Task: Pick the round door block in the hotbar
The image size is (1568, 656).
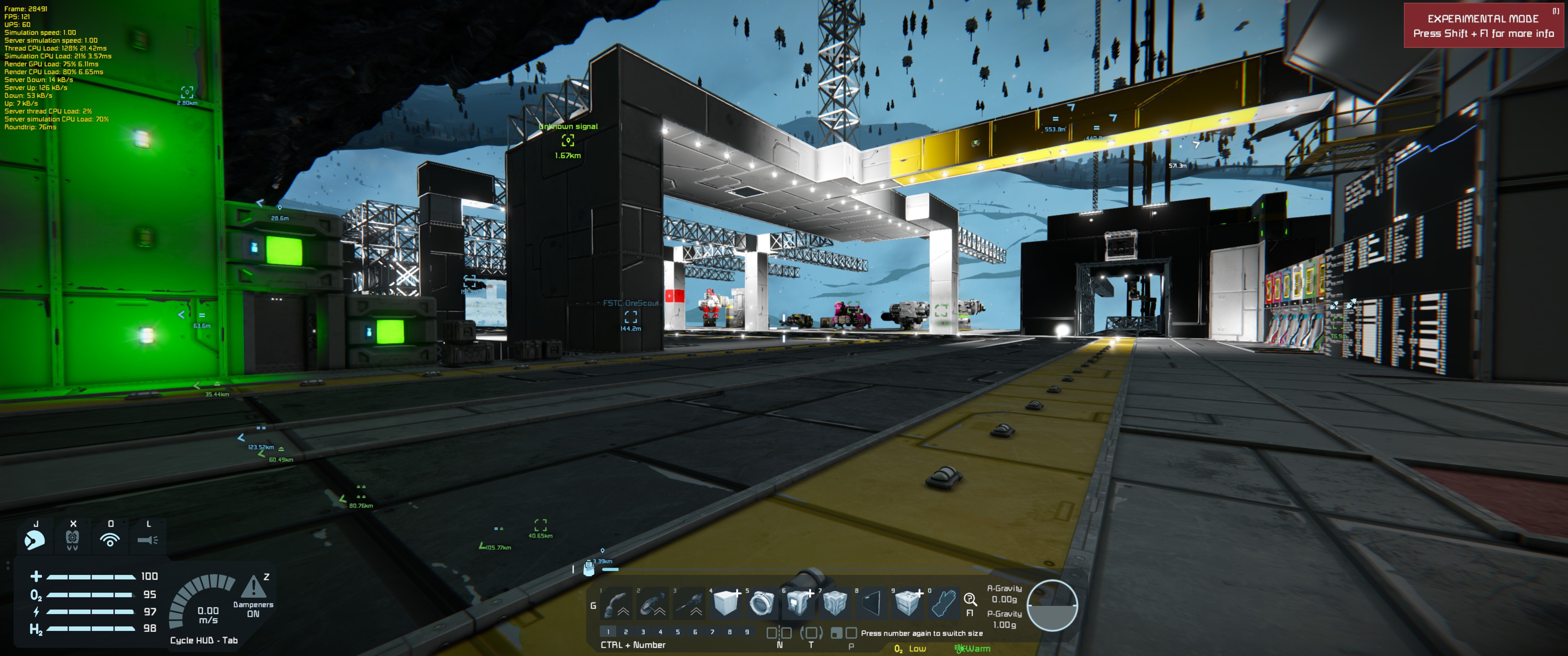Action: [x=762, y=604]
